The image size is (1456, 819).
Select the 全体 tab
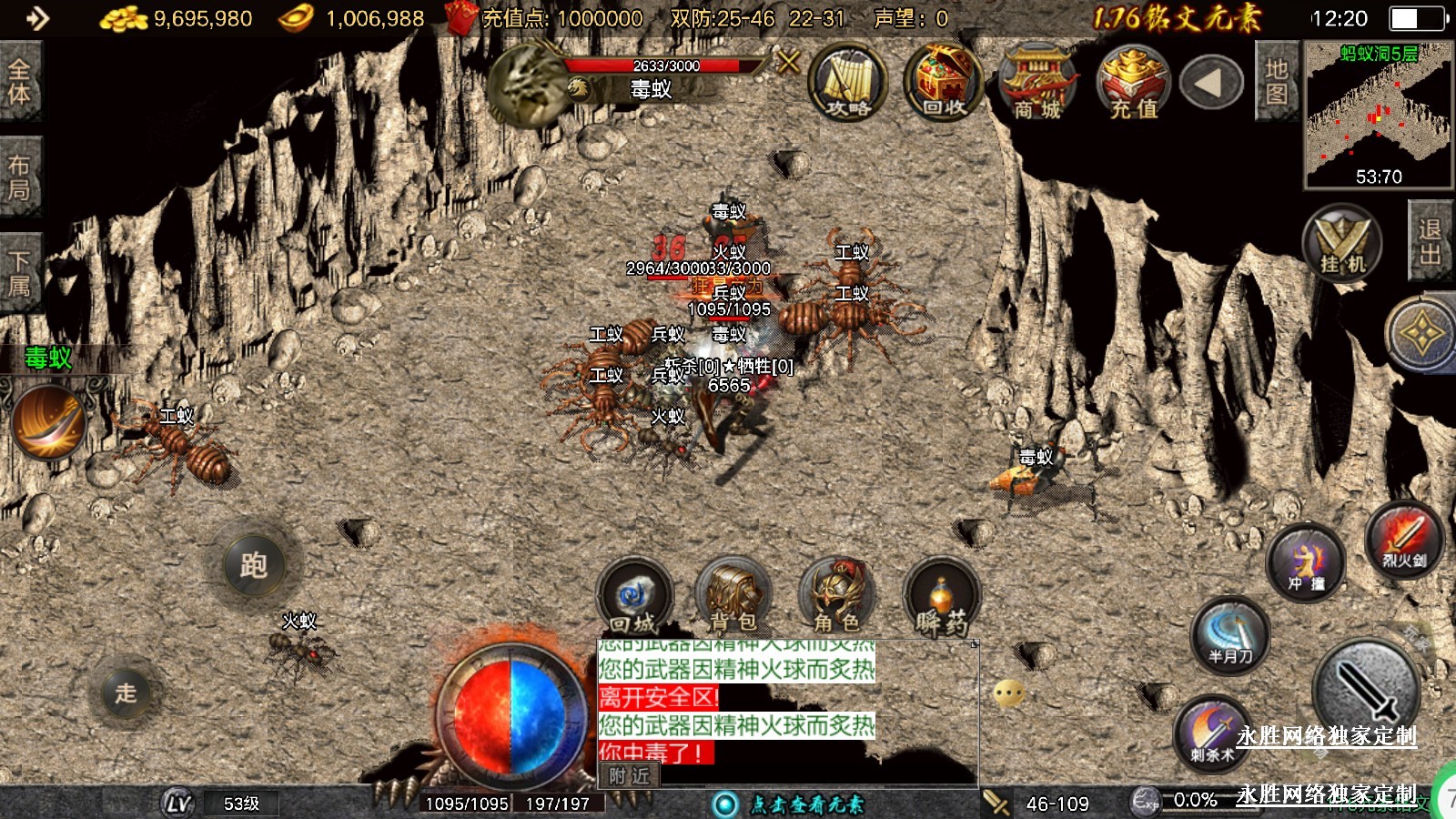point(19,82)
